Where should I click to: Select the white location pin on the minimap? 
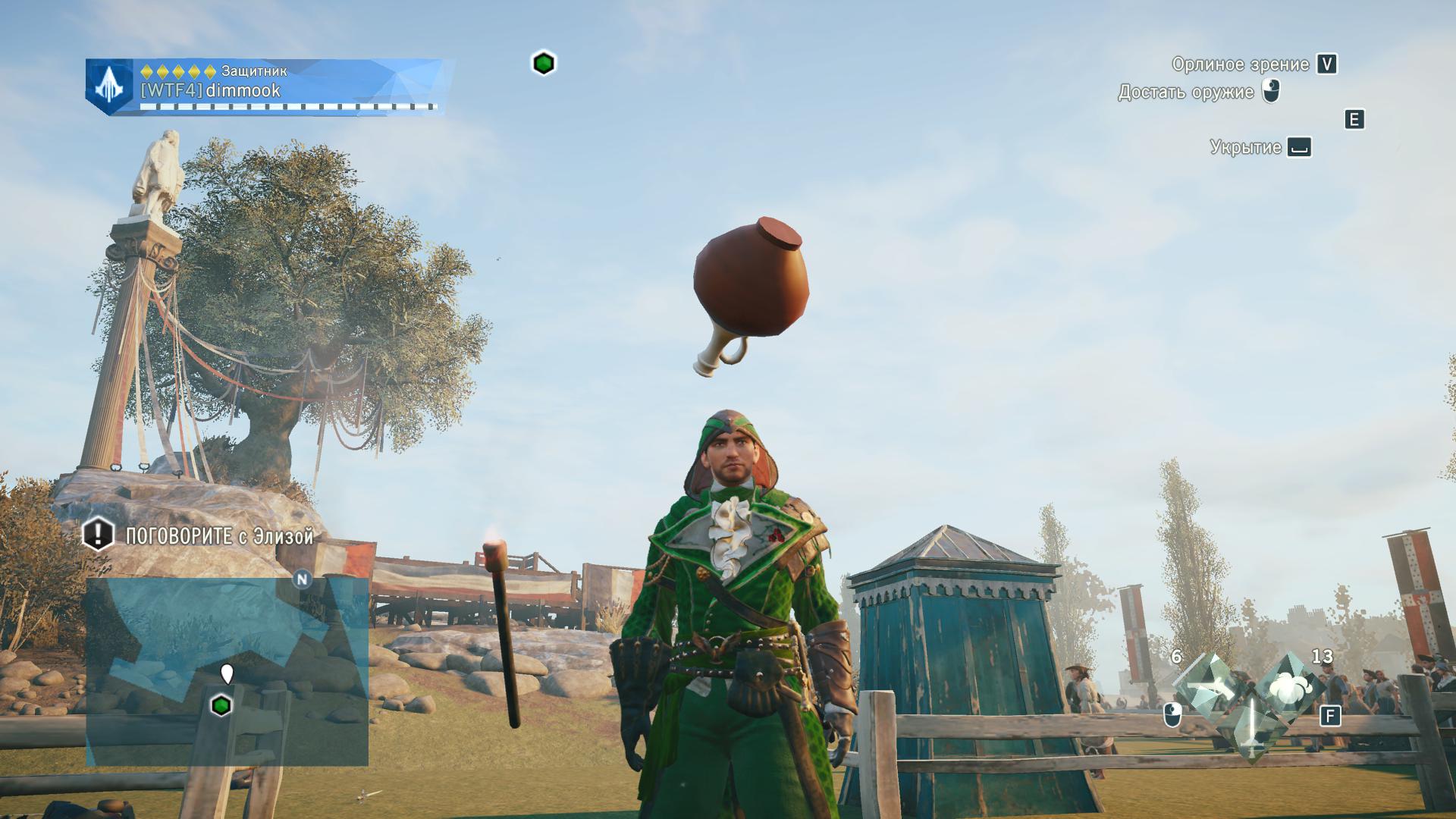[226, 673]
